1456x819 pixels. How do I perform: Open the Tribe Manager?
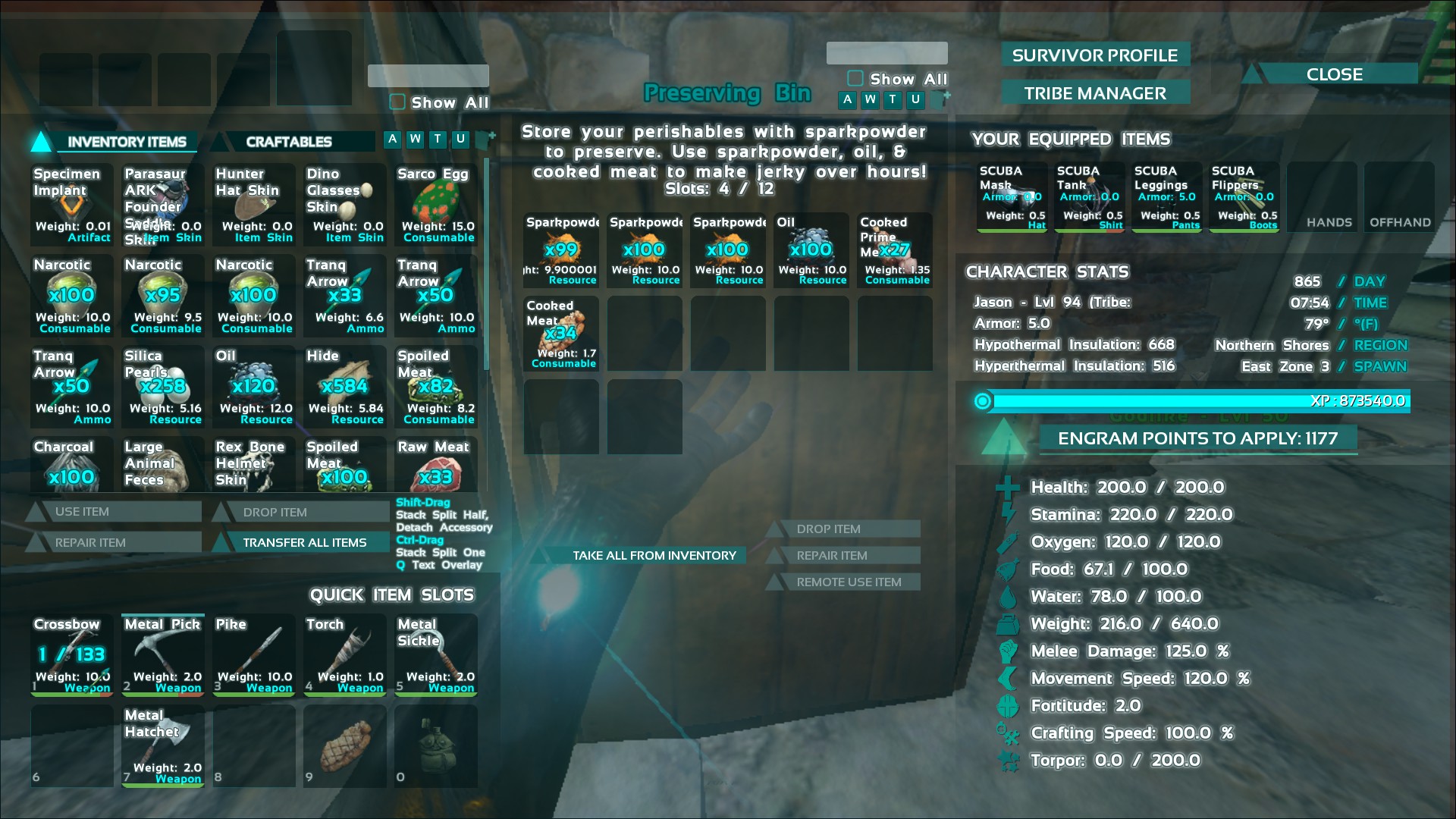(1094, 93)
